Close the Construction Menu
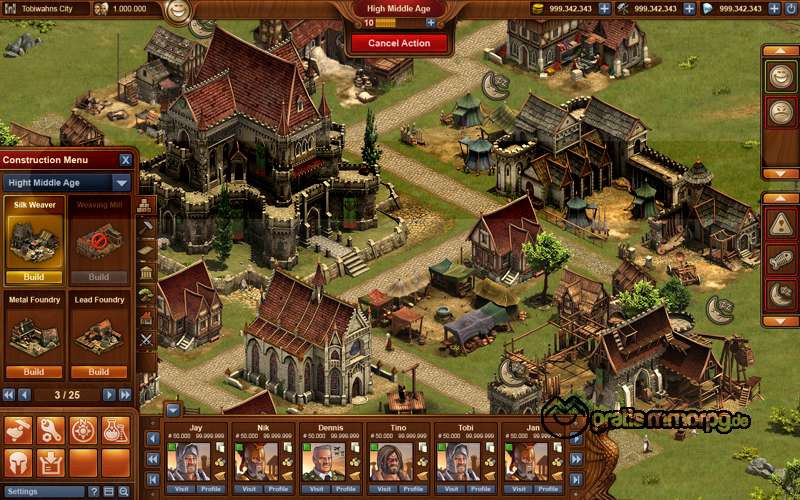 (126, 160)
